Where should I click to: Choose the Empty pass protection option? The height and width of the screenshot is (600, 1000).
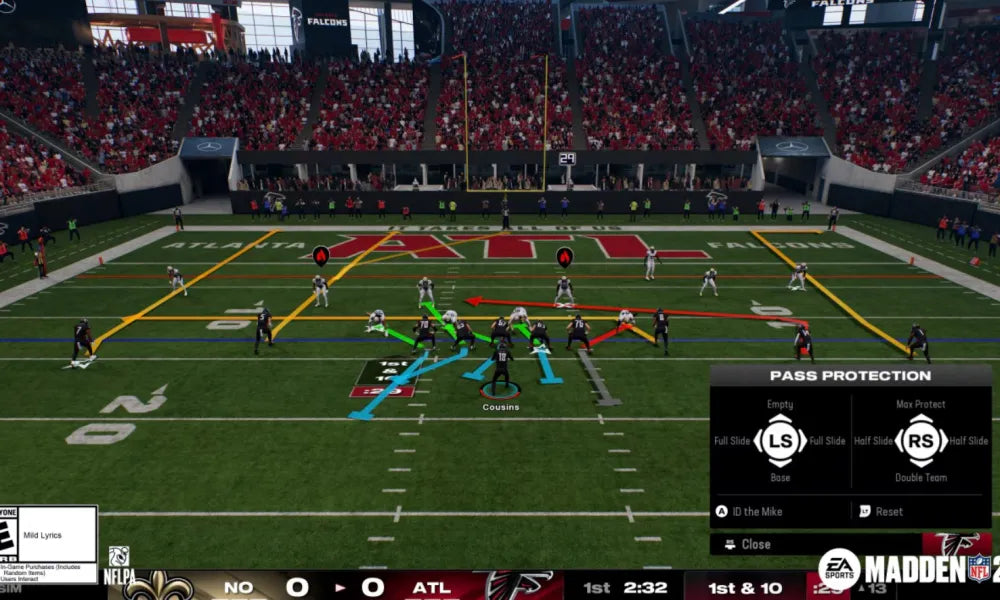click(x=780, y=405)
